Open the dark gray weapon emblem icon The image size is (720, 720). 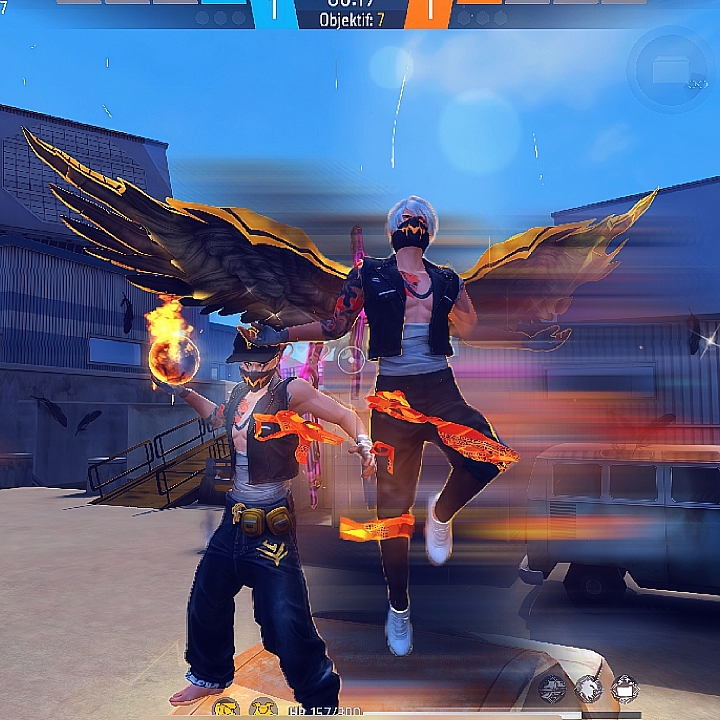[x=552, y=688]
